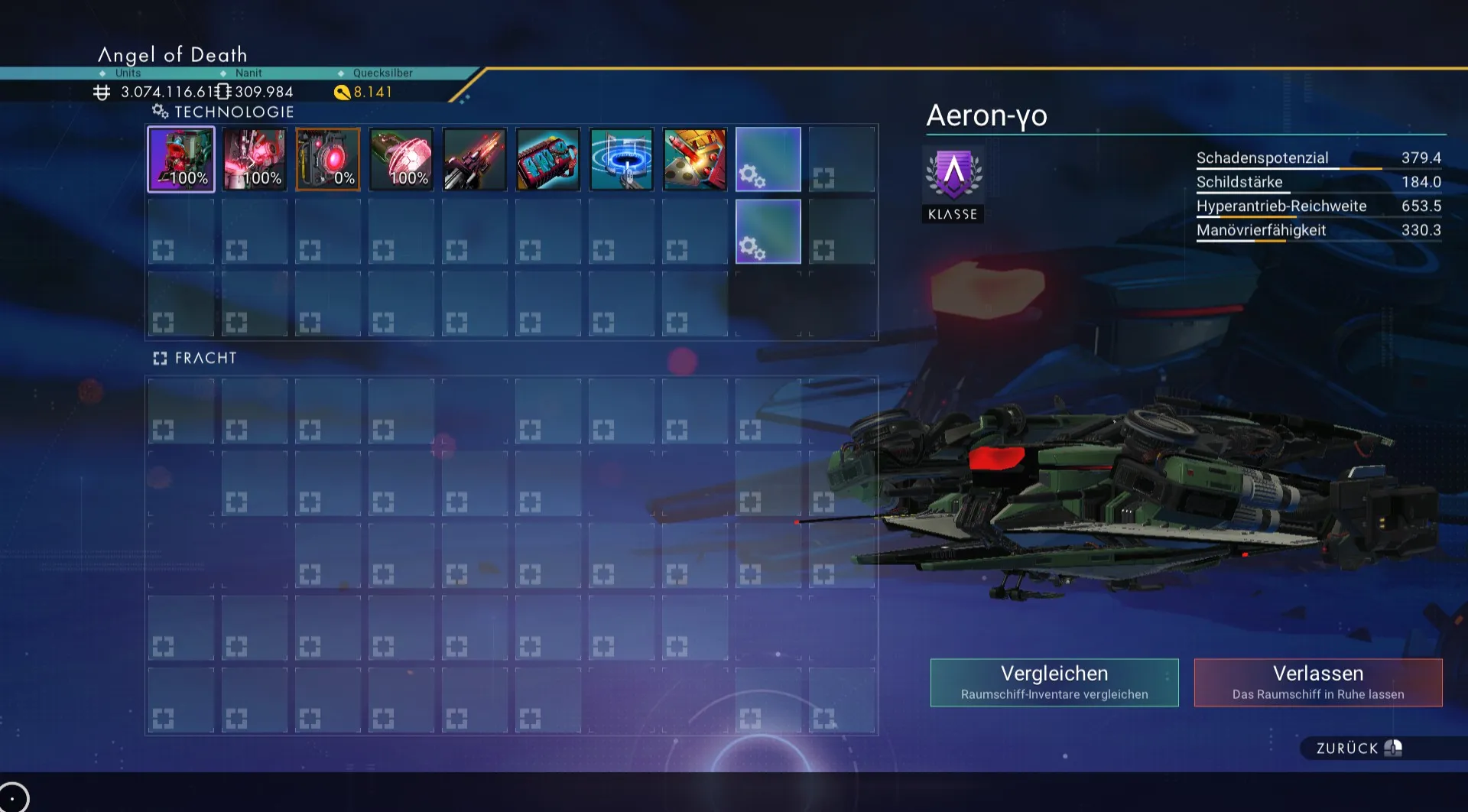Select the red-core hyperdrive slot showing 0%
The image size is (1468, 812).
coord(328,159)
